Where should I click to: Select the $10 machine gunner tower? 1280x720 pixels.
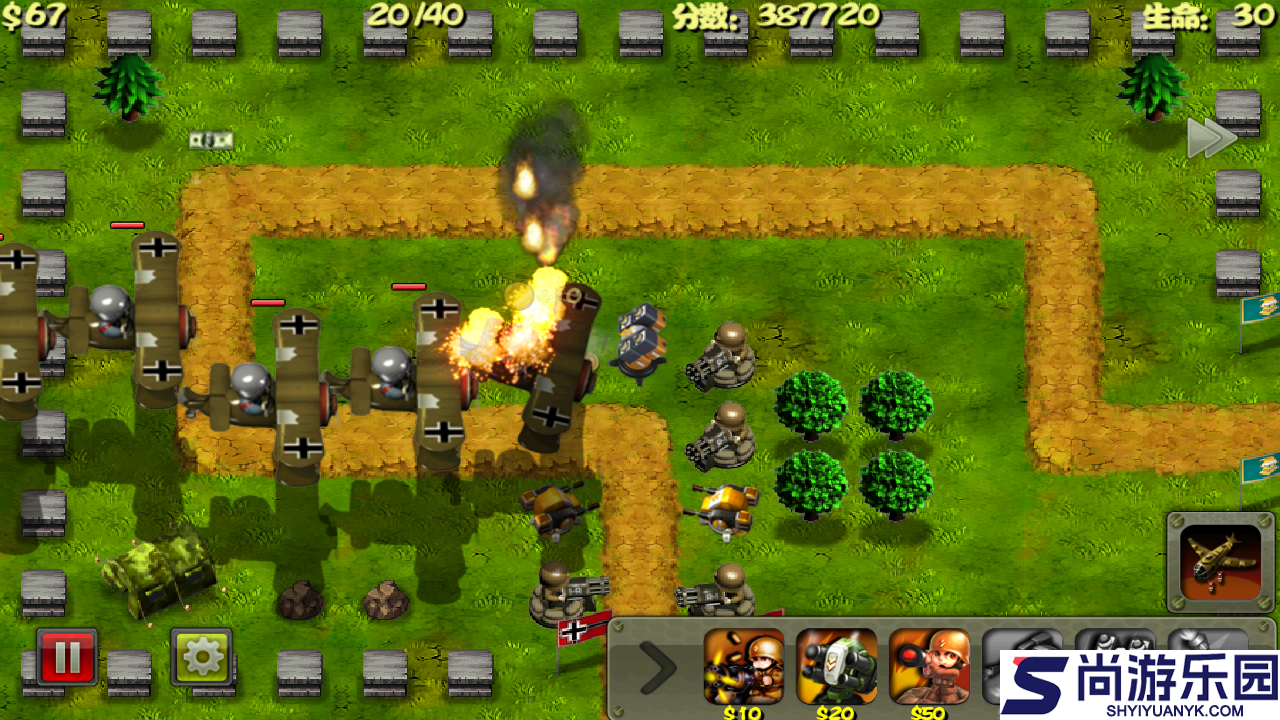[743, 666]
